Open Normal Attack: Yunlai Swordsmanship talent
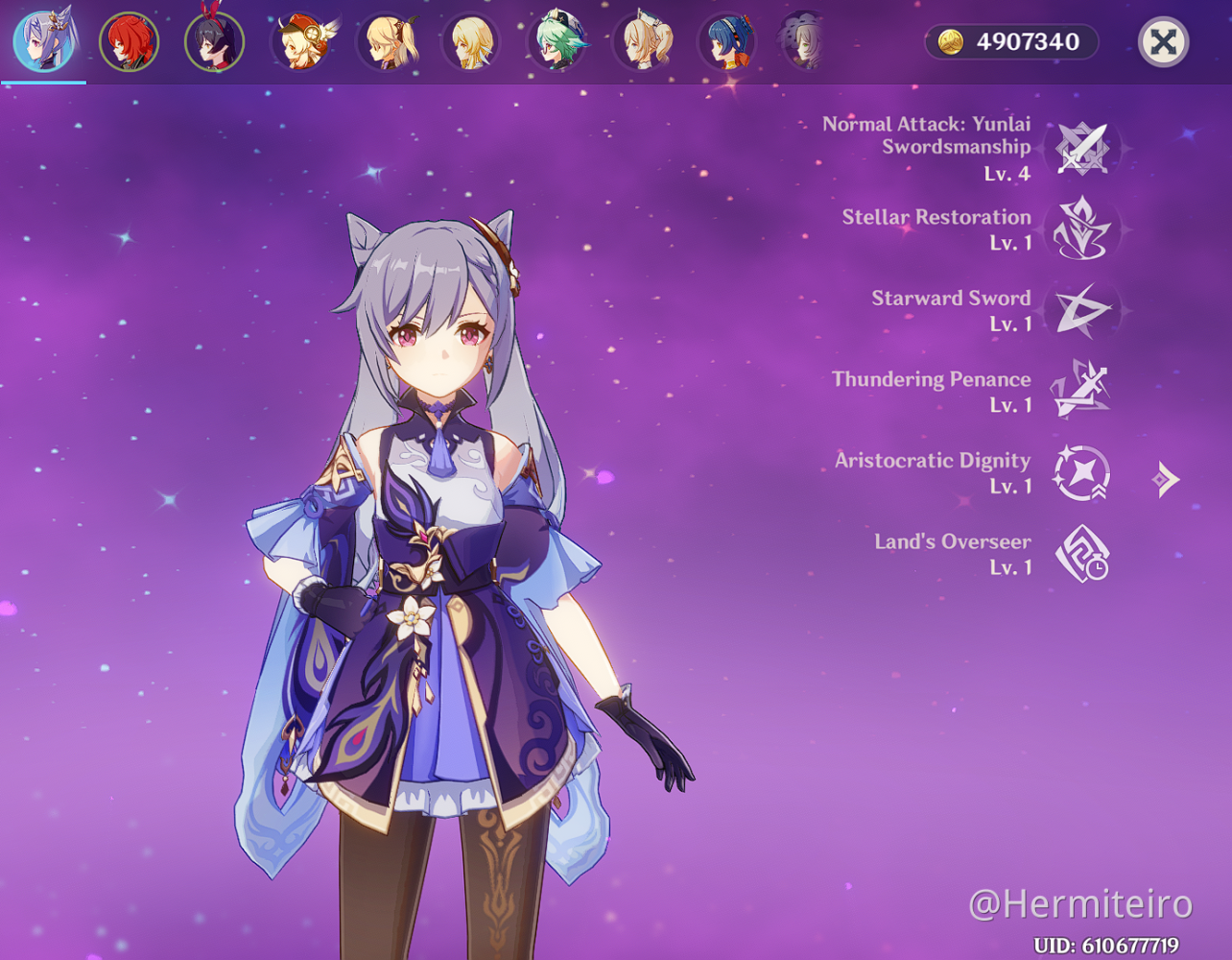Image resolution: width=1232 pixels, height=960 pixels. [x=1082, y=149]
